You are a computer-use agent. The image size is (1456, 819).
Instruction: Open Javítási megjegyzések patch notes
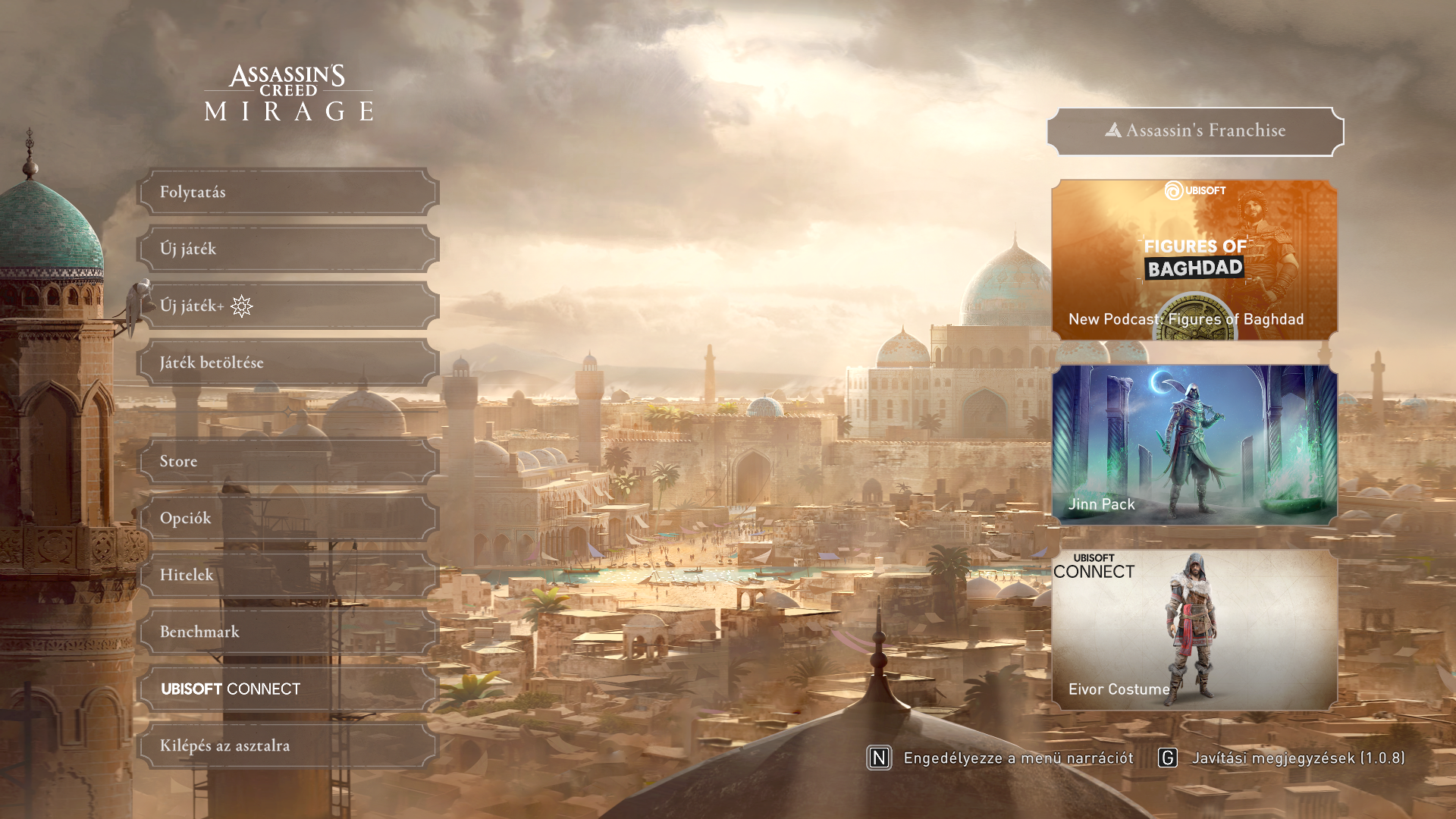[1282, 758]
